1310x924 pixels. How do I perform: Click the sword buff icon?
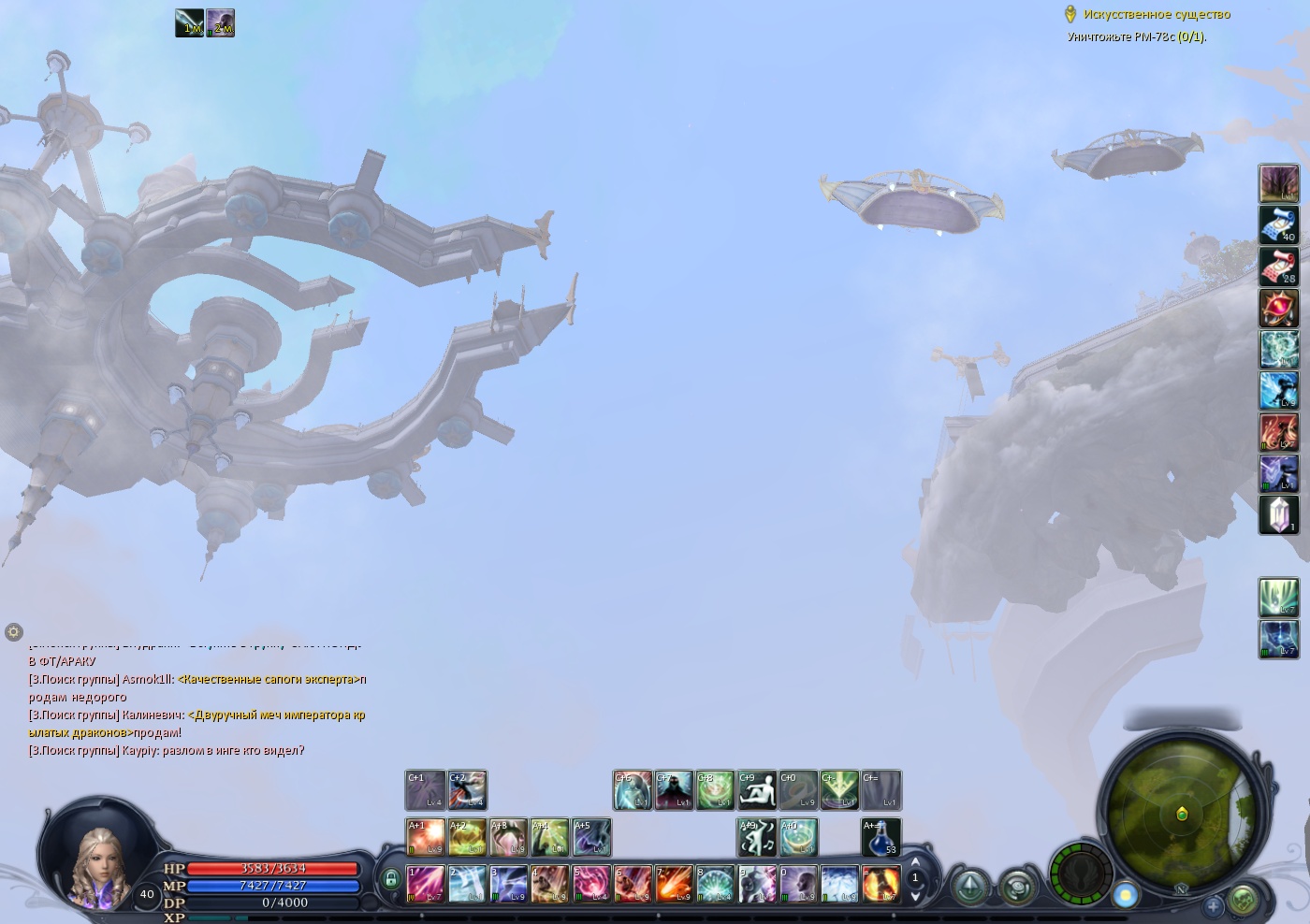click(190, 23)
